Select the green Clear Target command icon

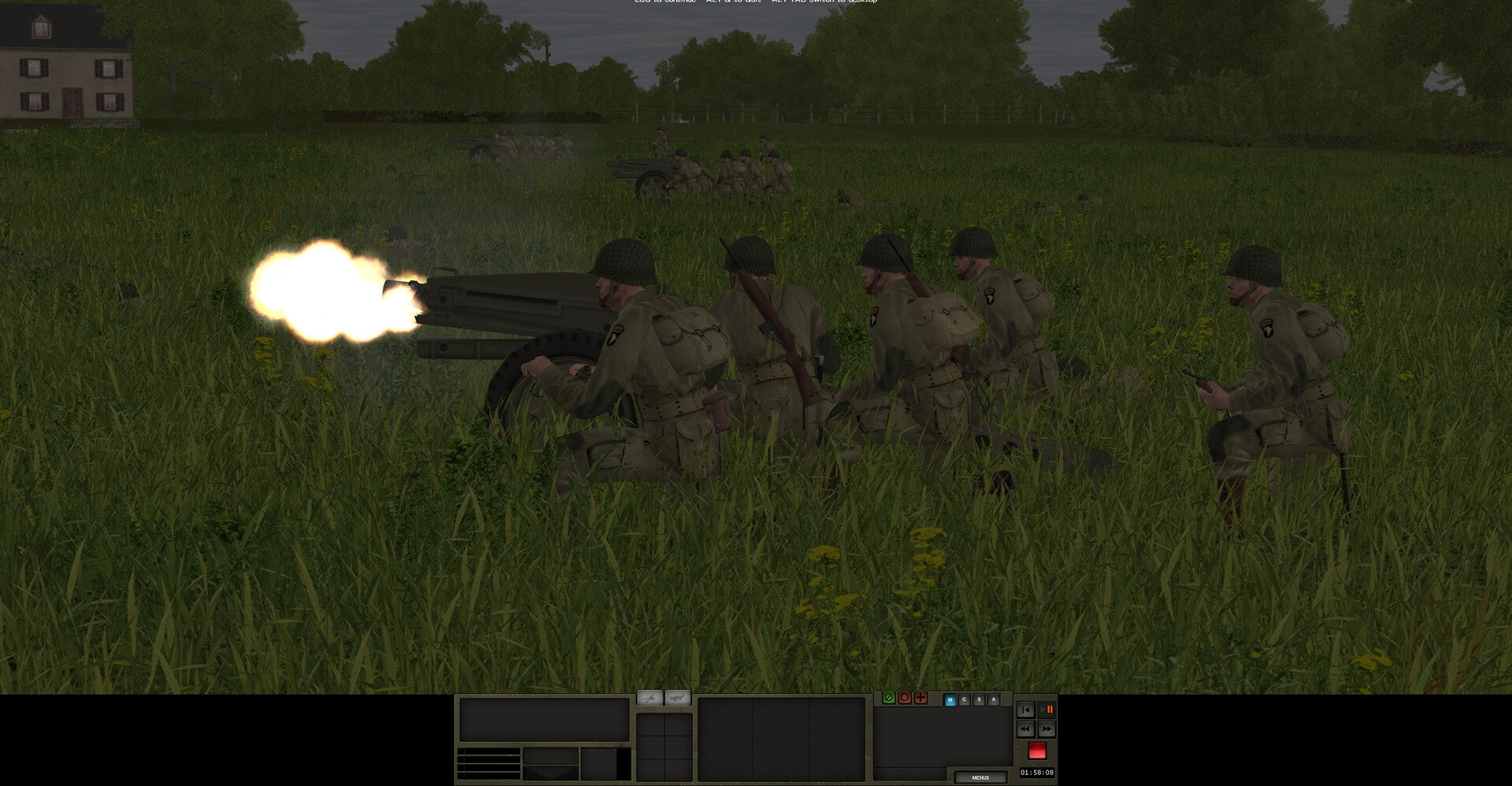889,698
